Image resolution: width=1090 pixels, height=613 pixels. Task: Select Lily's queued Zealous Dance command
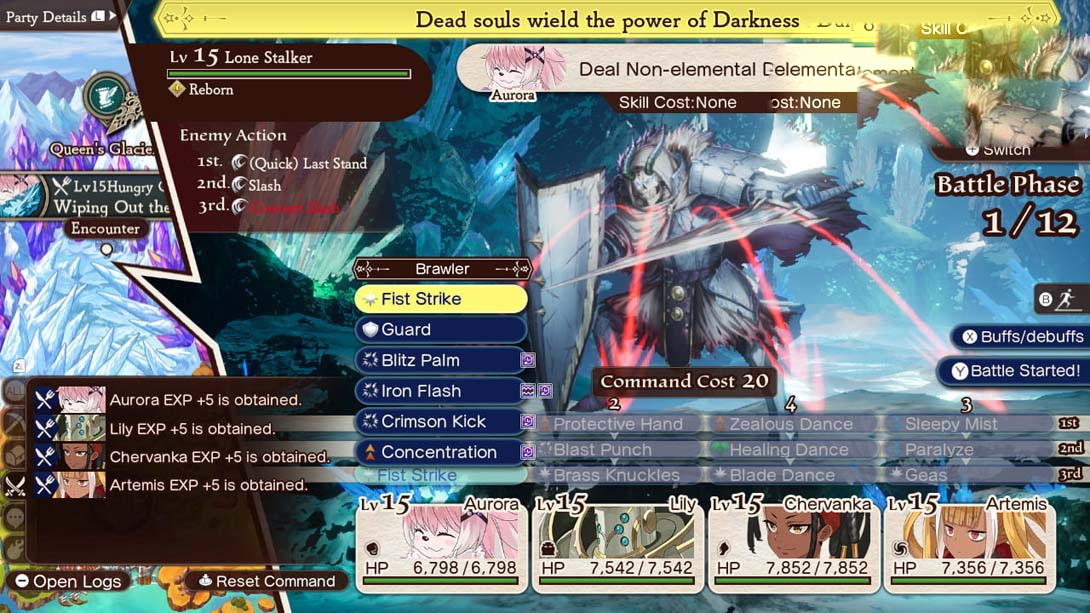[790, 424]
